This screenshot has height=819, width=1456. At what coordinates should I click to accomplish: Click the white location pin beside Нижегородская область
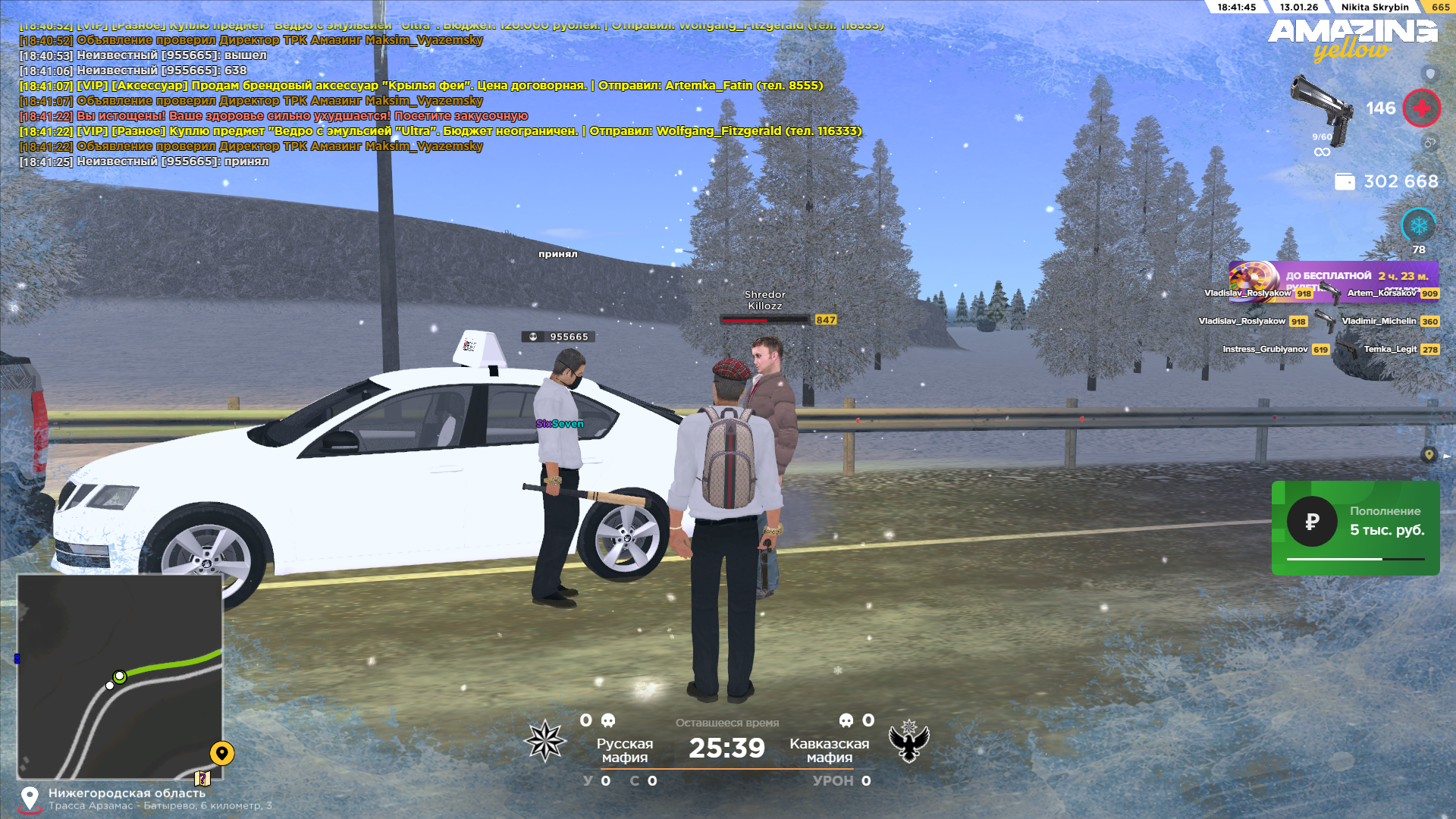[x=30, y=799]
